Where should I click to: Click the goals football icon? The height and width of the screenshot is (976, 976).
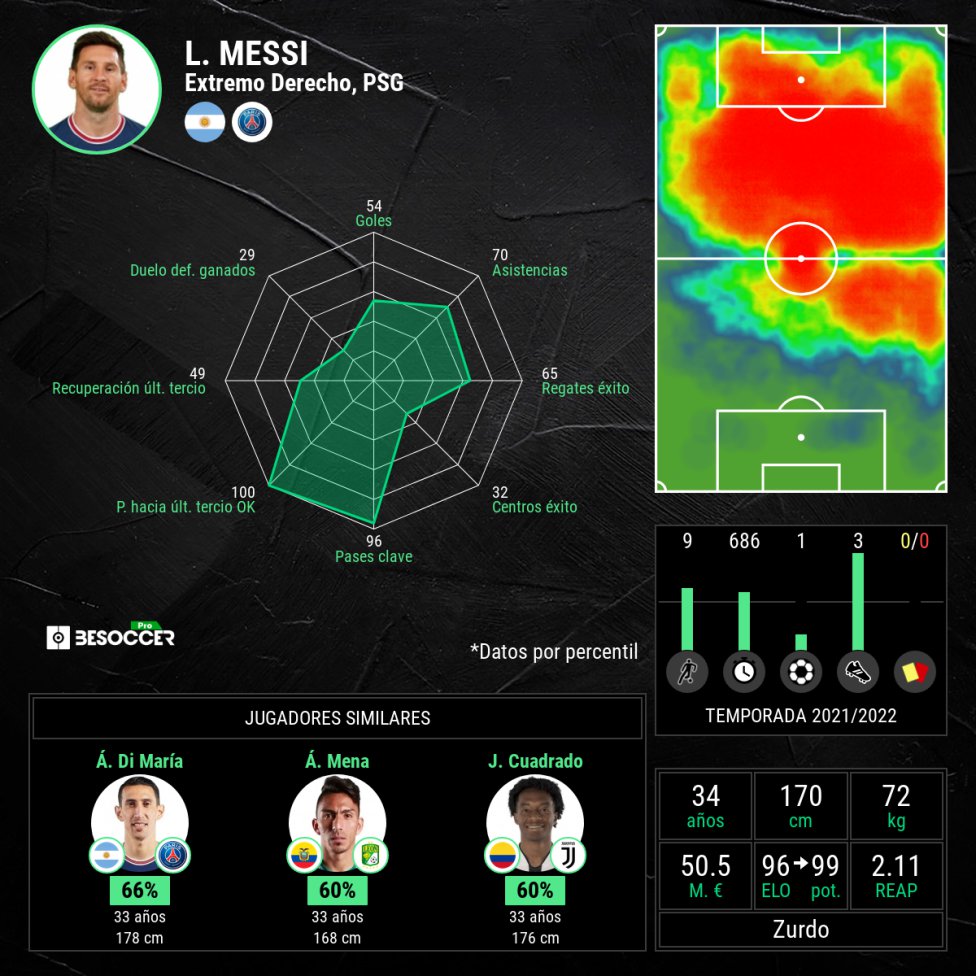coord(800,672)
